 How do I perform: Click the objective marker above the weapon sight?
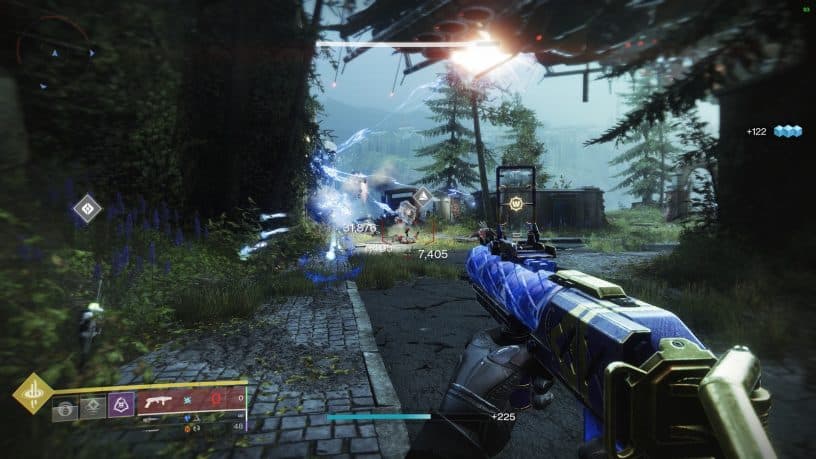517,204
